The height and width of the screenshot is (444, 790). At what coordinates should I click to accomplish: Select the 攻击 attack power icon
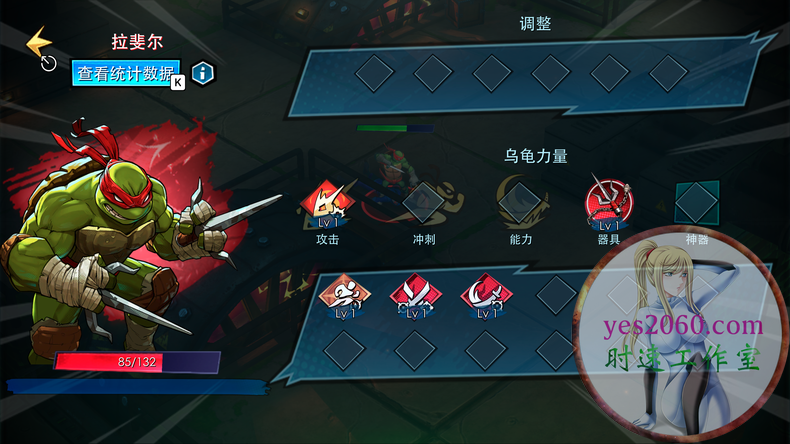327,205
